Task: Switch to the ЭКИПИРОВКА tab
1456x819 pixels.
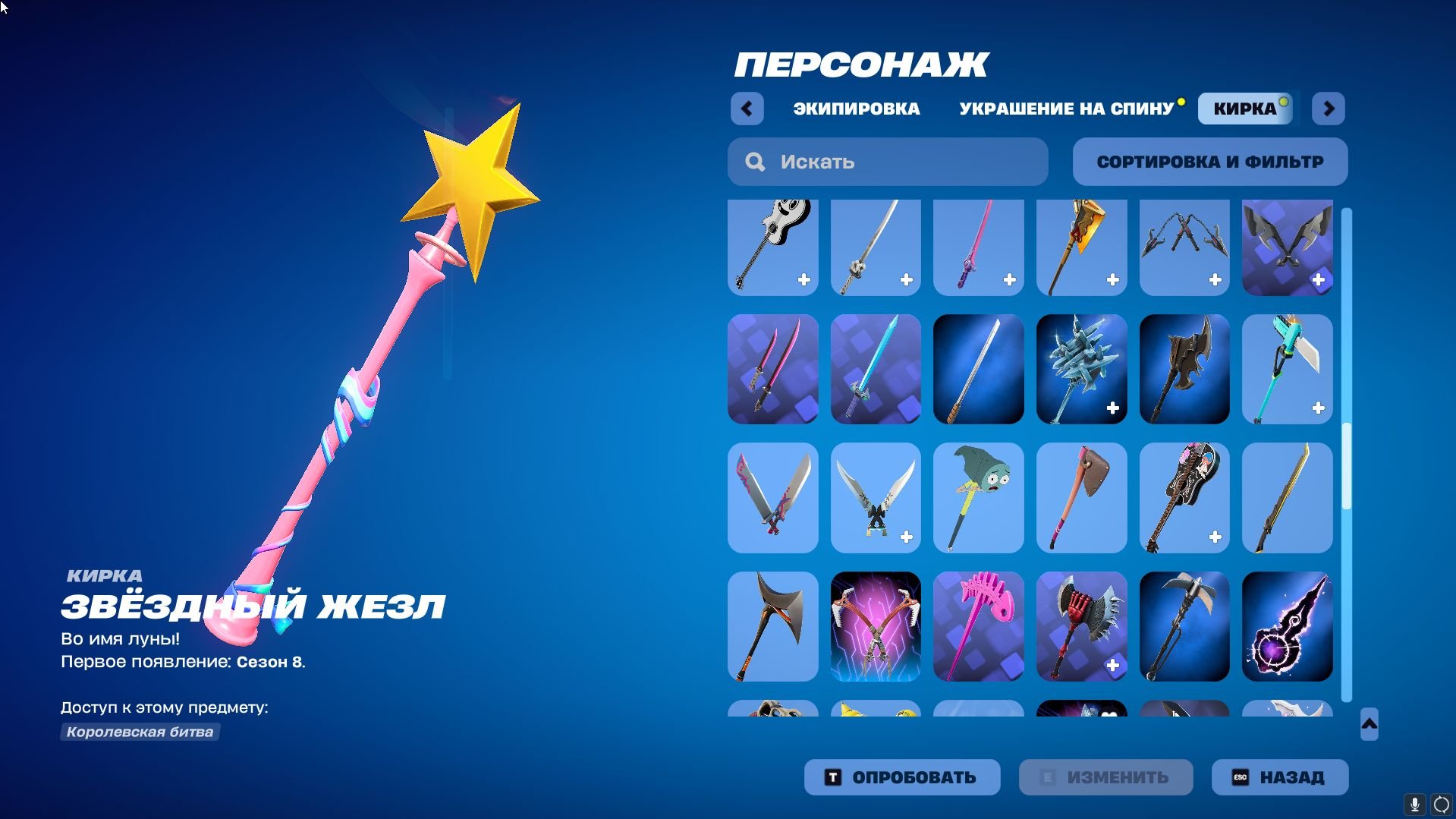Action: click(854, 108)
